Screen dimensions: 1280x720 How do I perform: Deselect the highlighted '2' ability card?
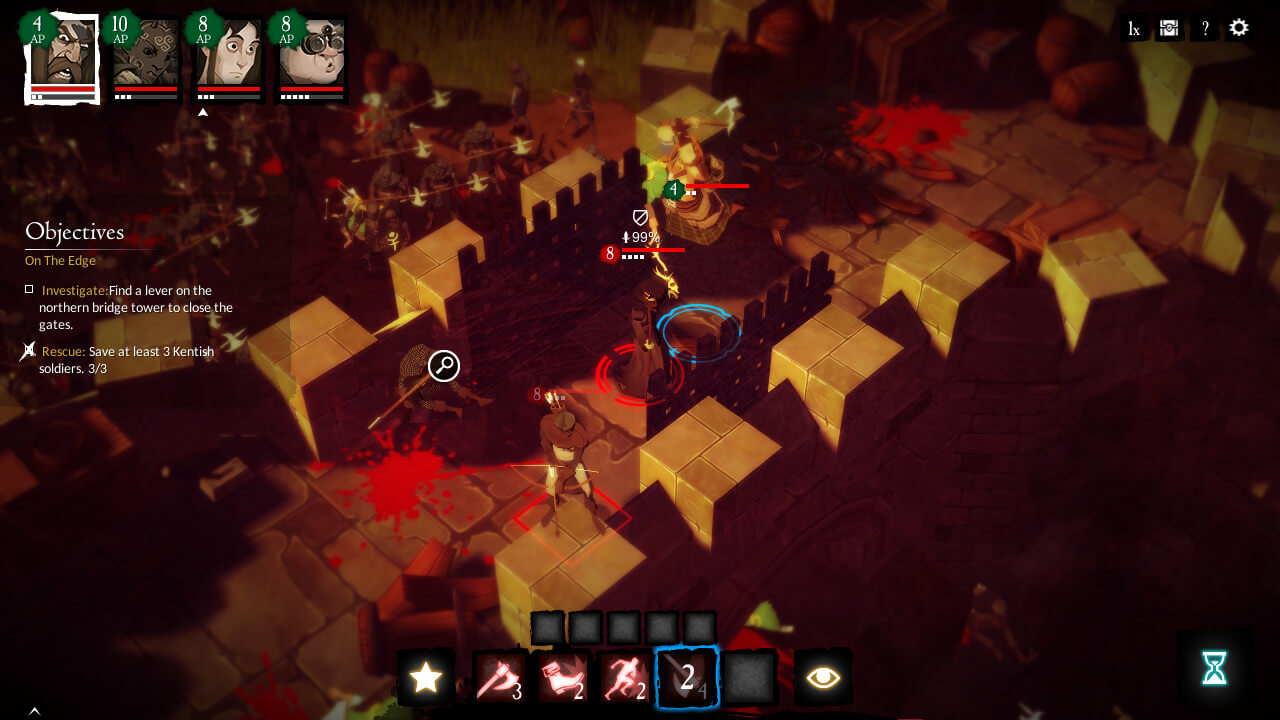pos(686,677)
